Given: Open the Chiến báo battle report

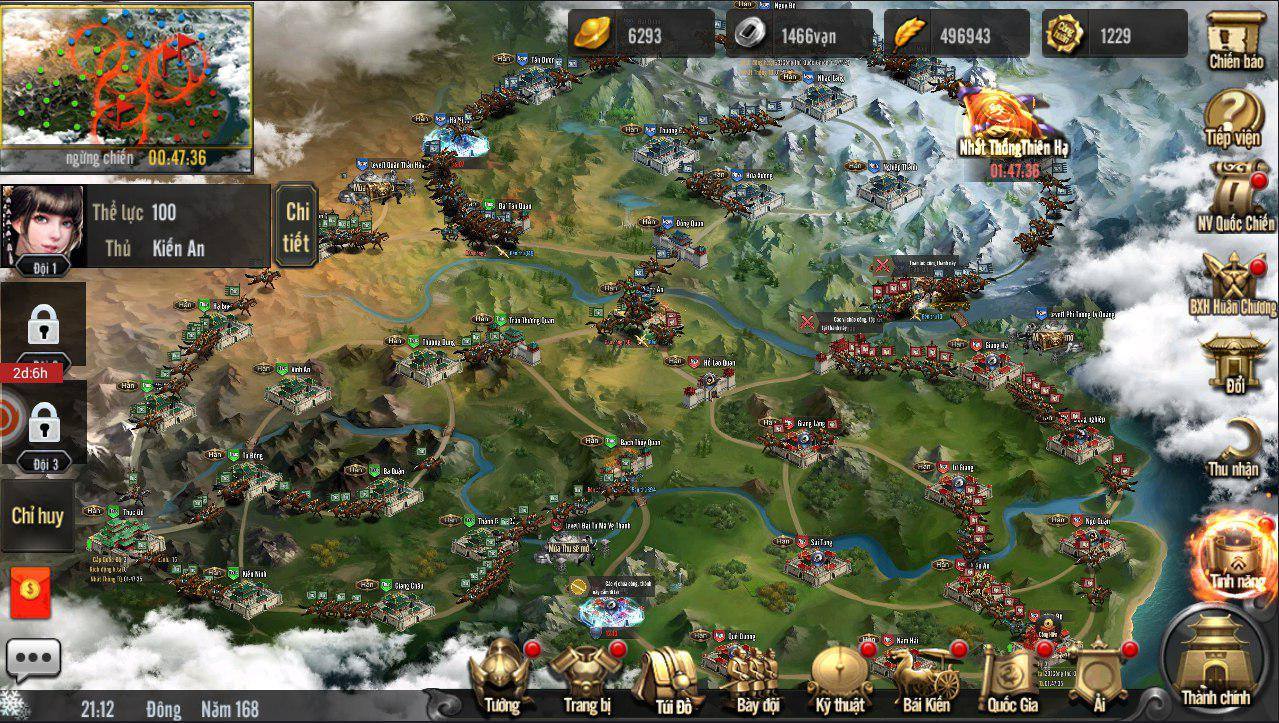Looking at the screenshot, I should point(1236,40).
